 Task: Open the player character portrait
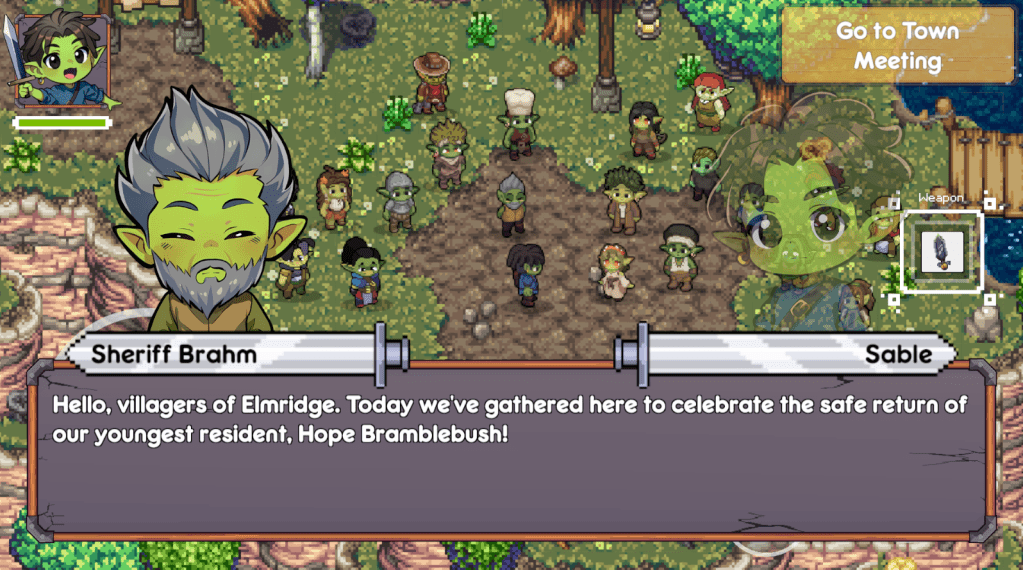(x=60, y=62)
